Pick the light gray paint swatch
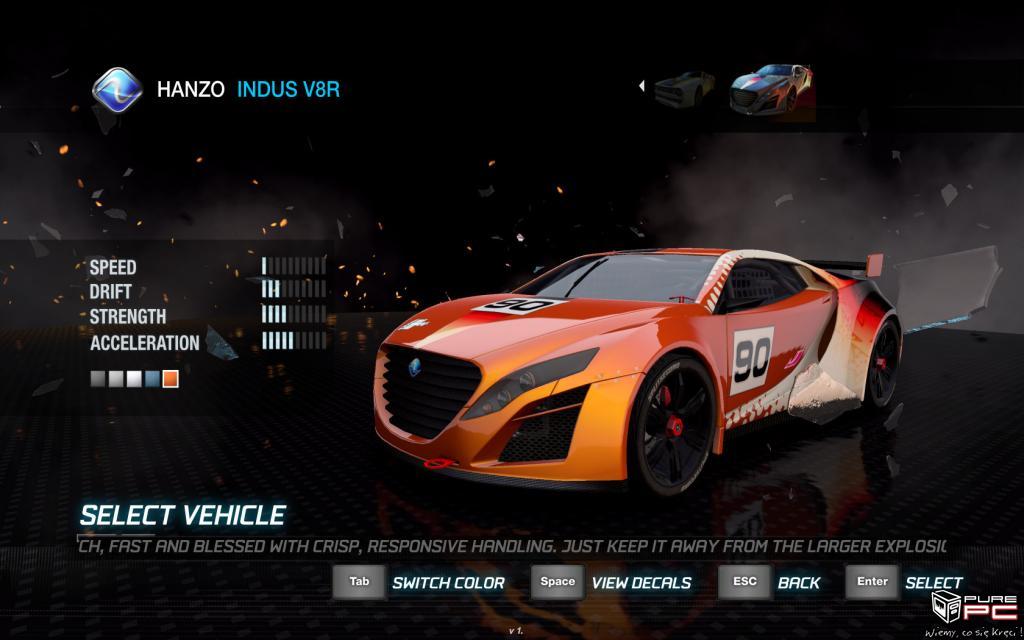This screenshot has height=640, width=1024. coord(116,379)
